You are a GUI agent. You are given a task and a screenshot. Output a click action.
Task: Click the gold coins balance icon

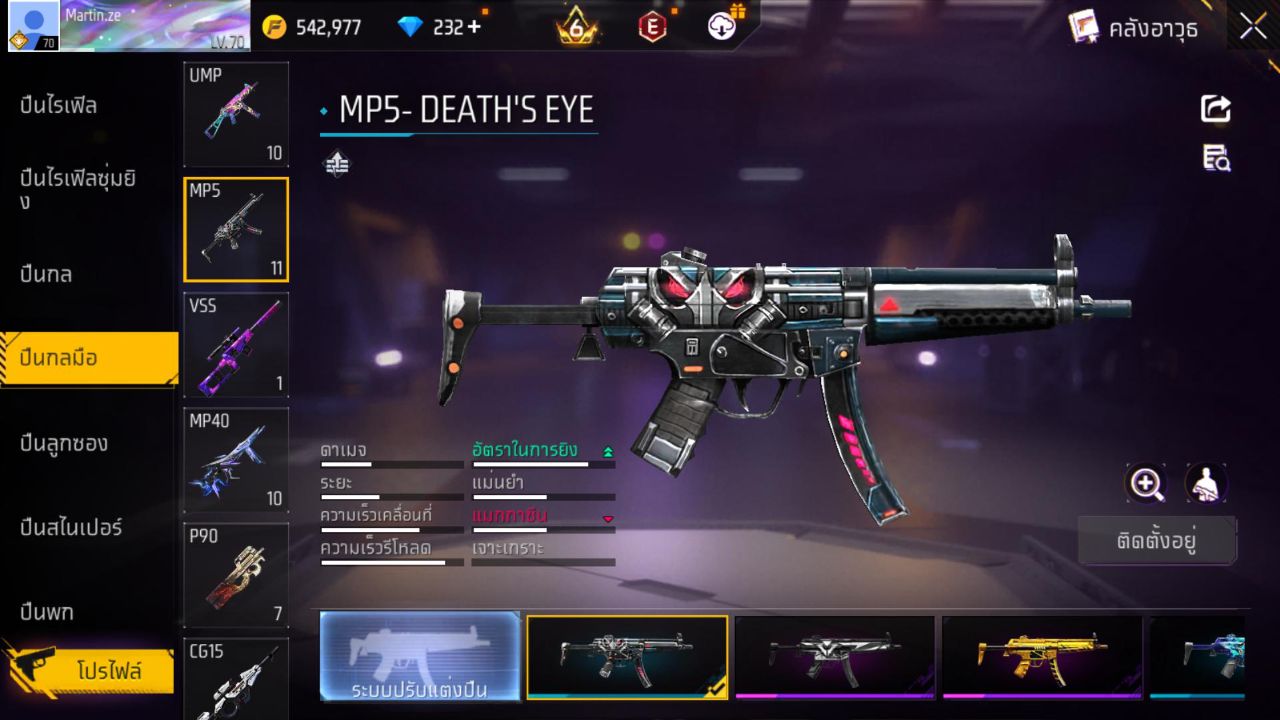[x=272, y=27]
